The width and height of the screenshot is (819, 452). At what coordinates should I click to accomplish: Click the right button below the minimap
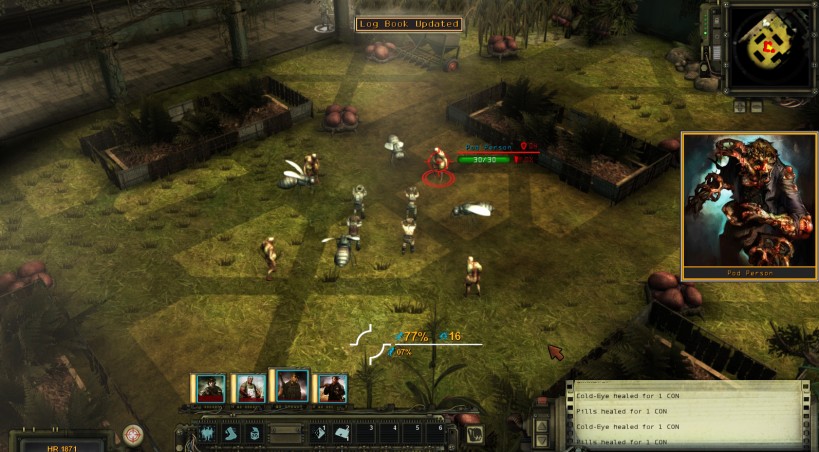757,105
